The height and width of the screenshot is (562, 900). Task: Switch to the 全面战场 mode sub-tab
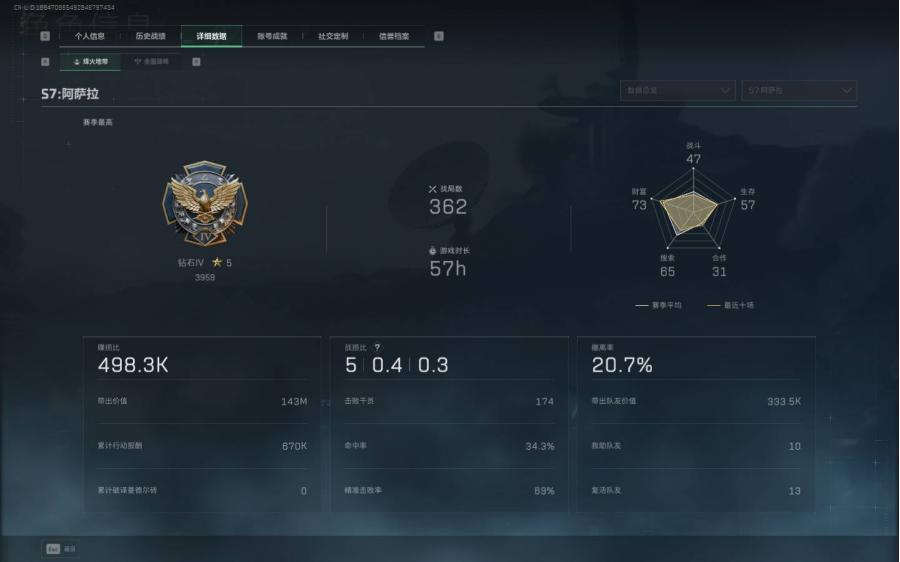[152, 62]
